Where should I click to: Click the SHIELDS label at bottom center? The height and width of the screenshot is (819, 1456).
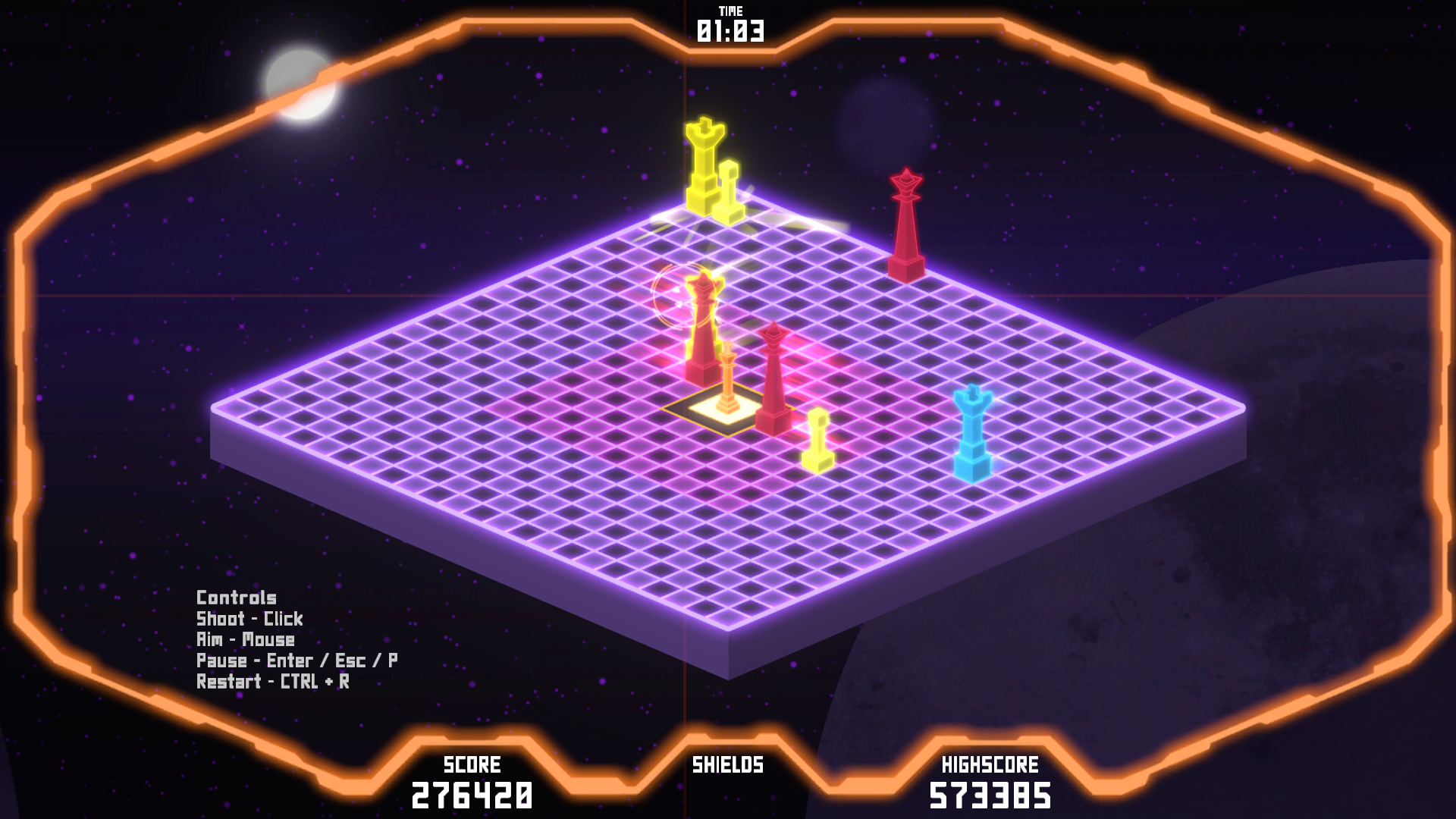(727, 766)
